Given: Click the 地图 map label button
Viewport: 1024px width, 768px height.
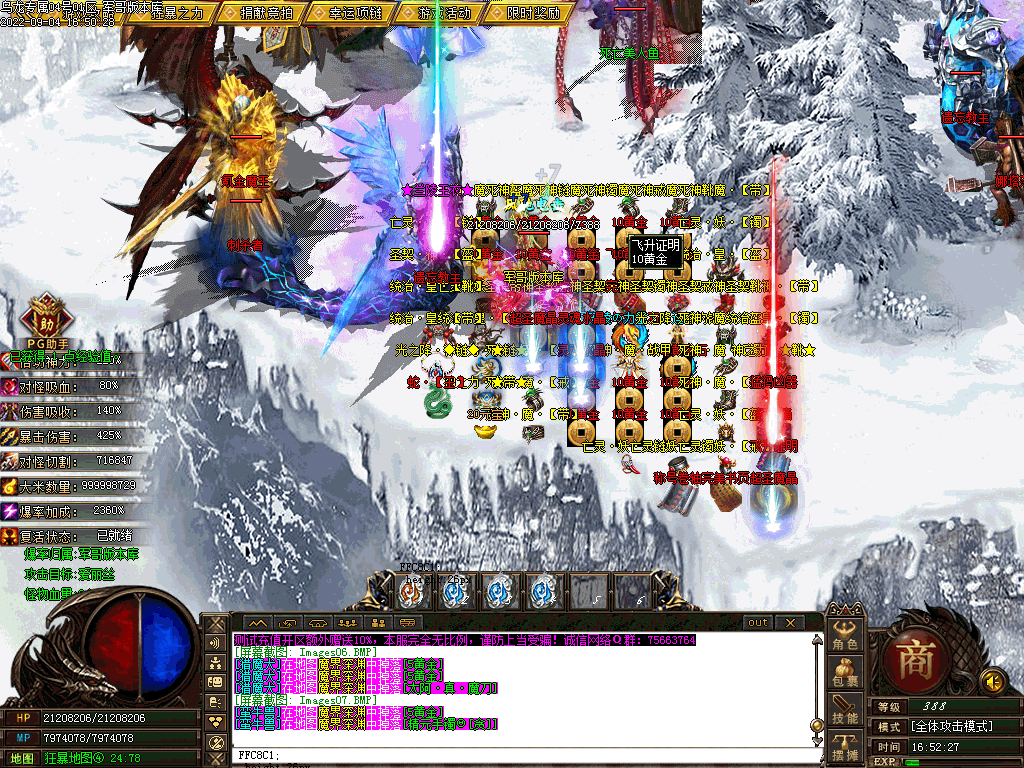Looking at the screenshot, I should tap(22, 758).
